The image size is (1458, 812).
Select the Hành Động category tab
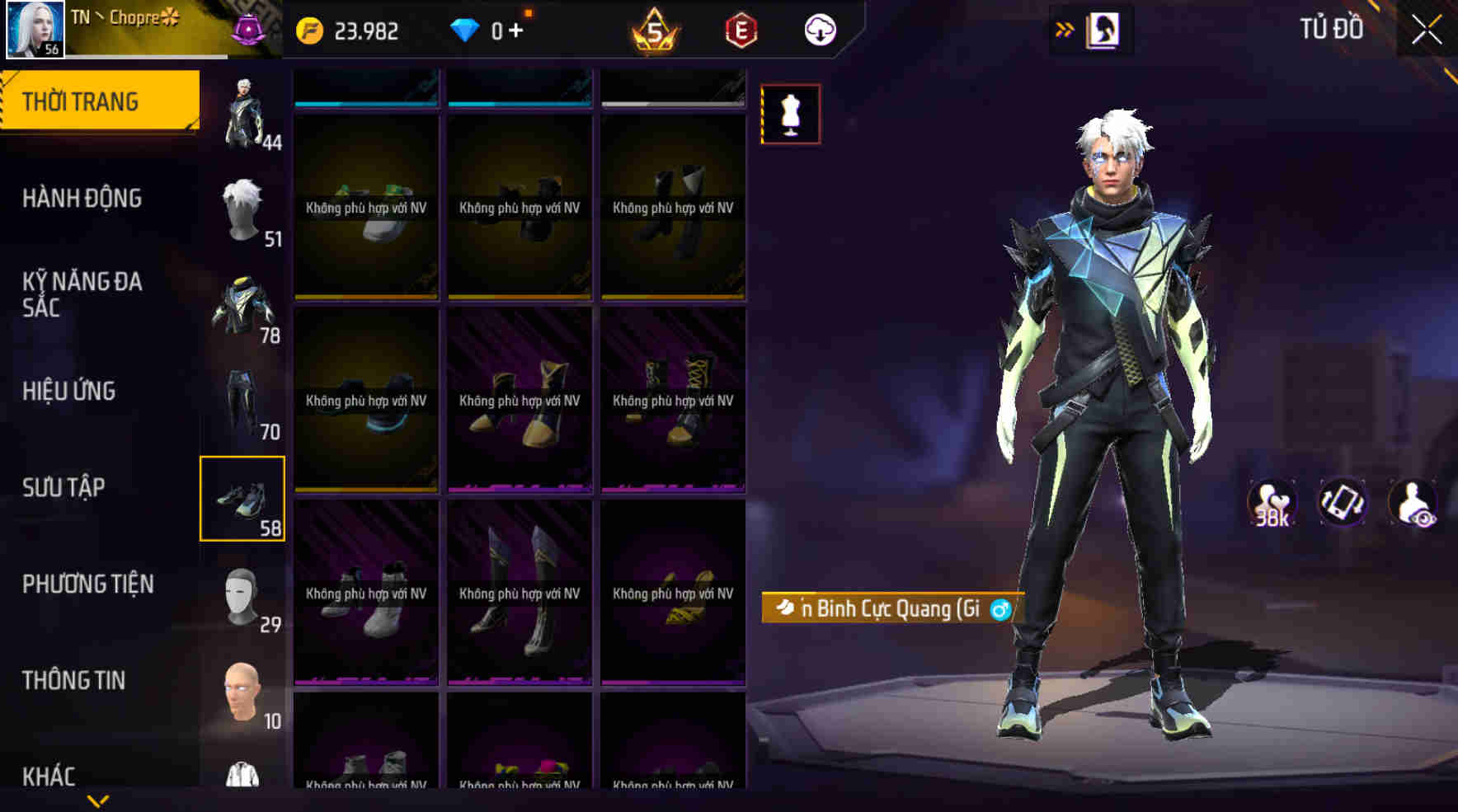82,198
